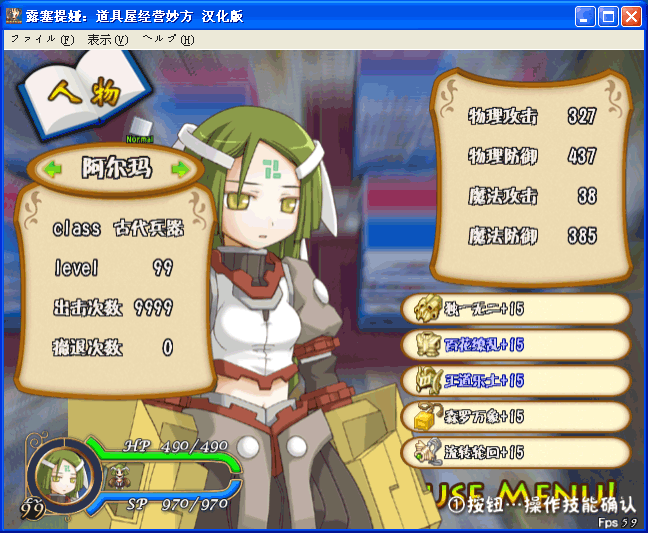Select the 独一无二+15 equipment slot
648x533 pixels.
[516, 309]
